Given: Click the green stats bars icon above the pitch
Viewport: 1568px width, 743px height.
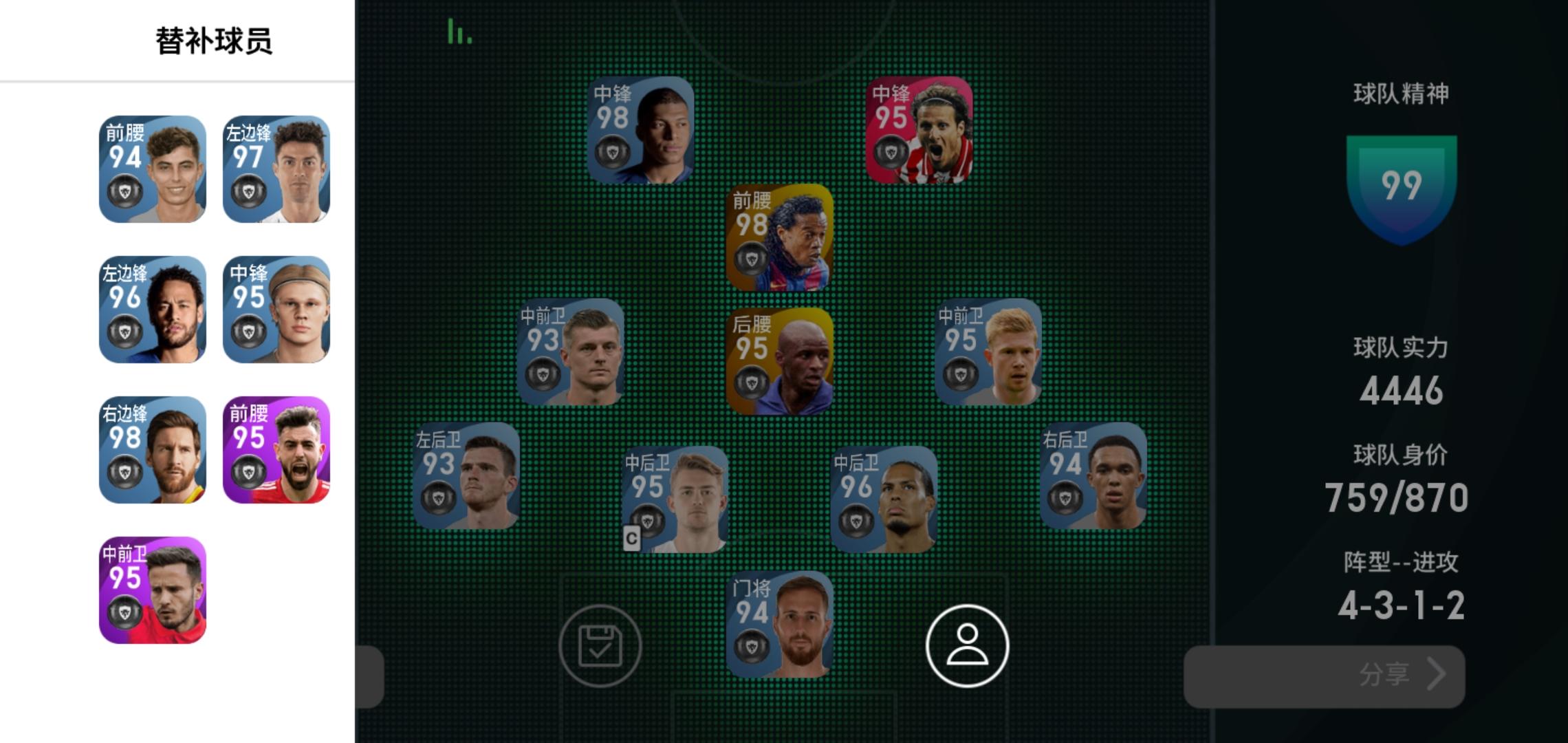Looking at the screenshot, I should coord(459,31).
